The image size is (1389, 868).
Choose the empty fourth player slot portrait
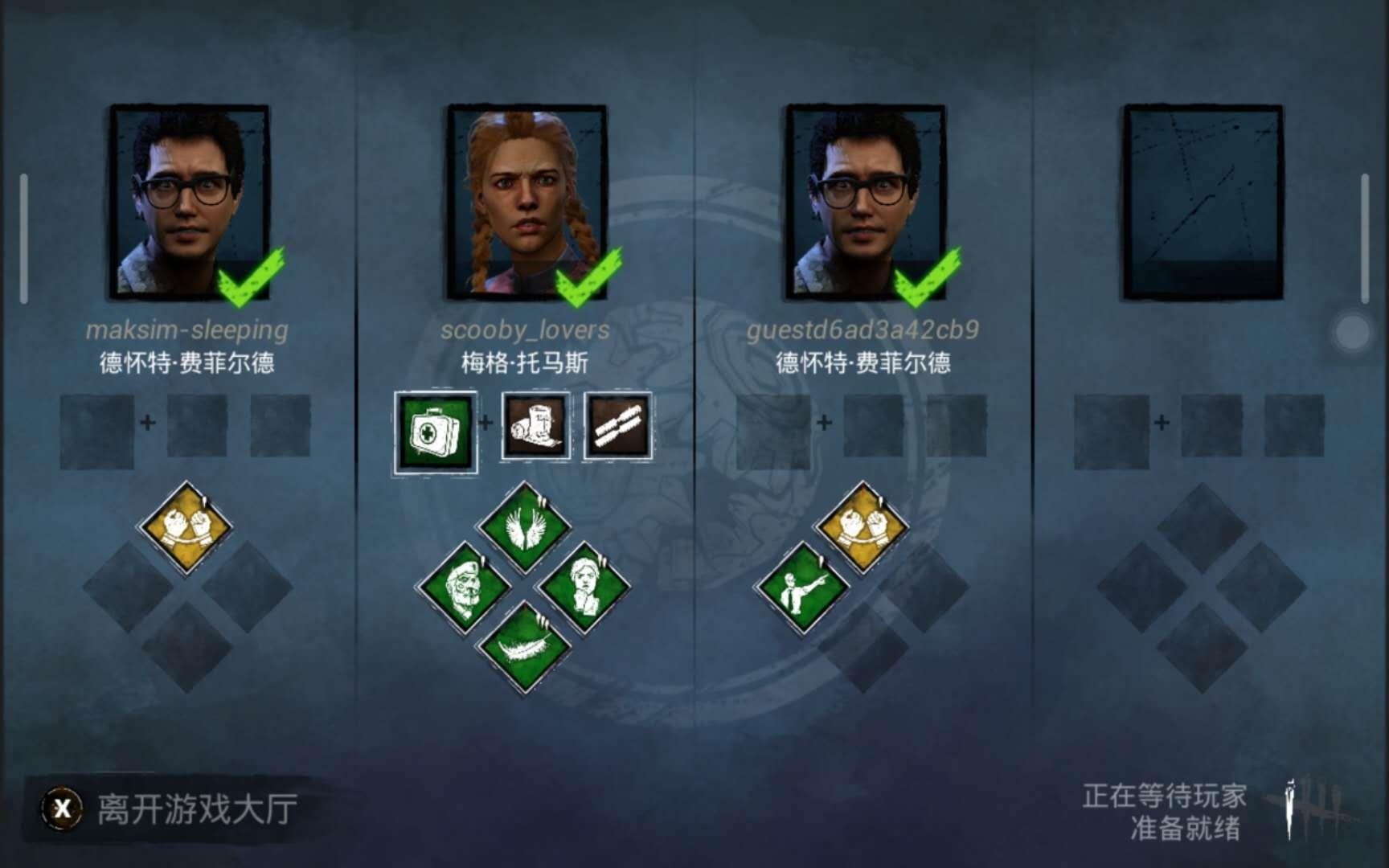[x=1203, y=202]
